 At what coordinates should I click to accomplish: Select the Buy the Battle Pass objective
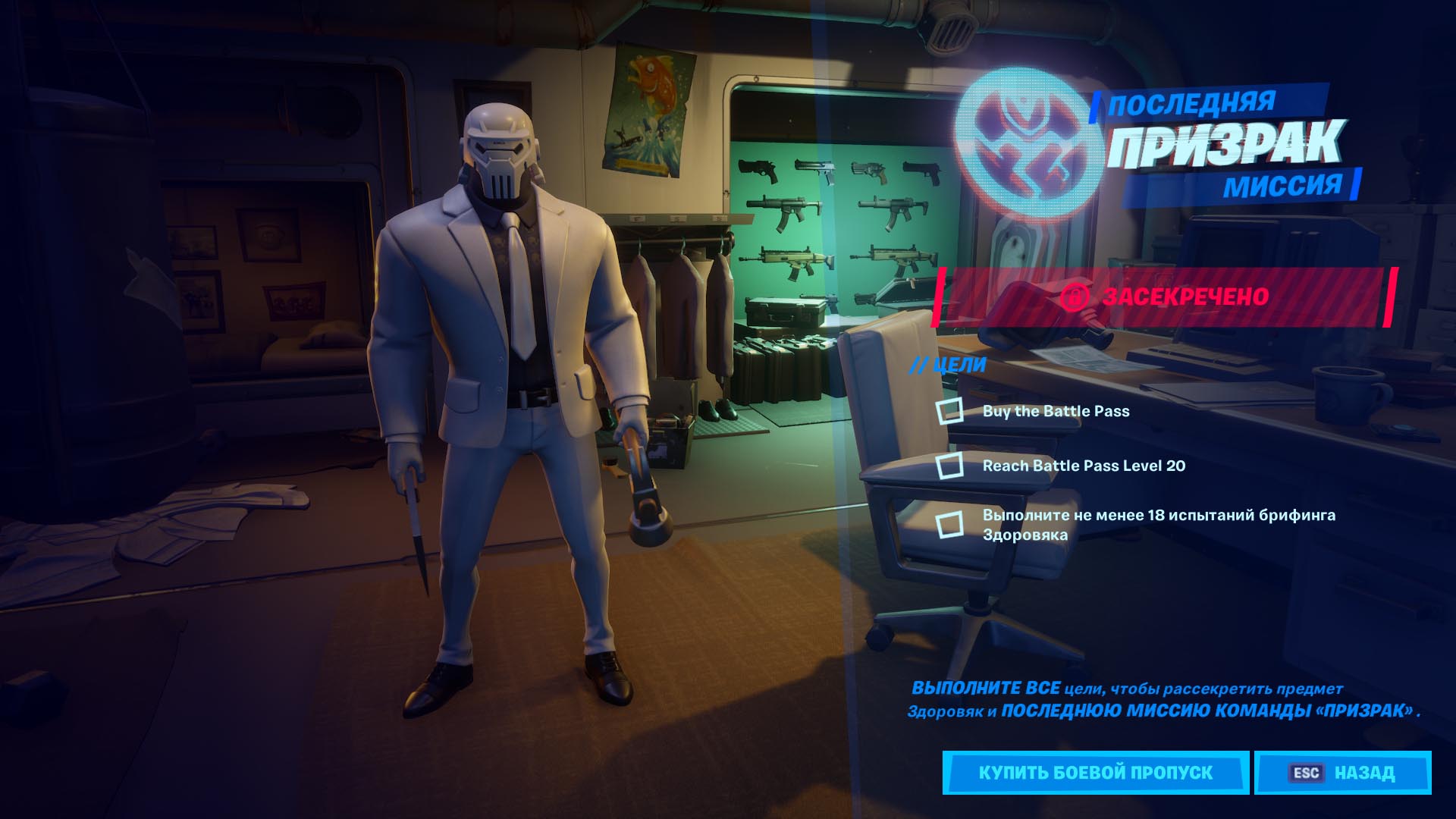pos(1056,411)
